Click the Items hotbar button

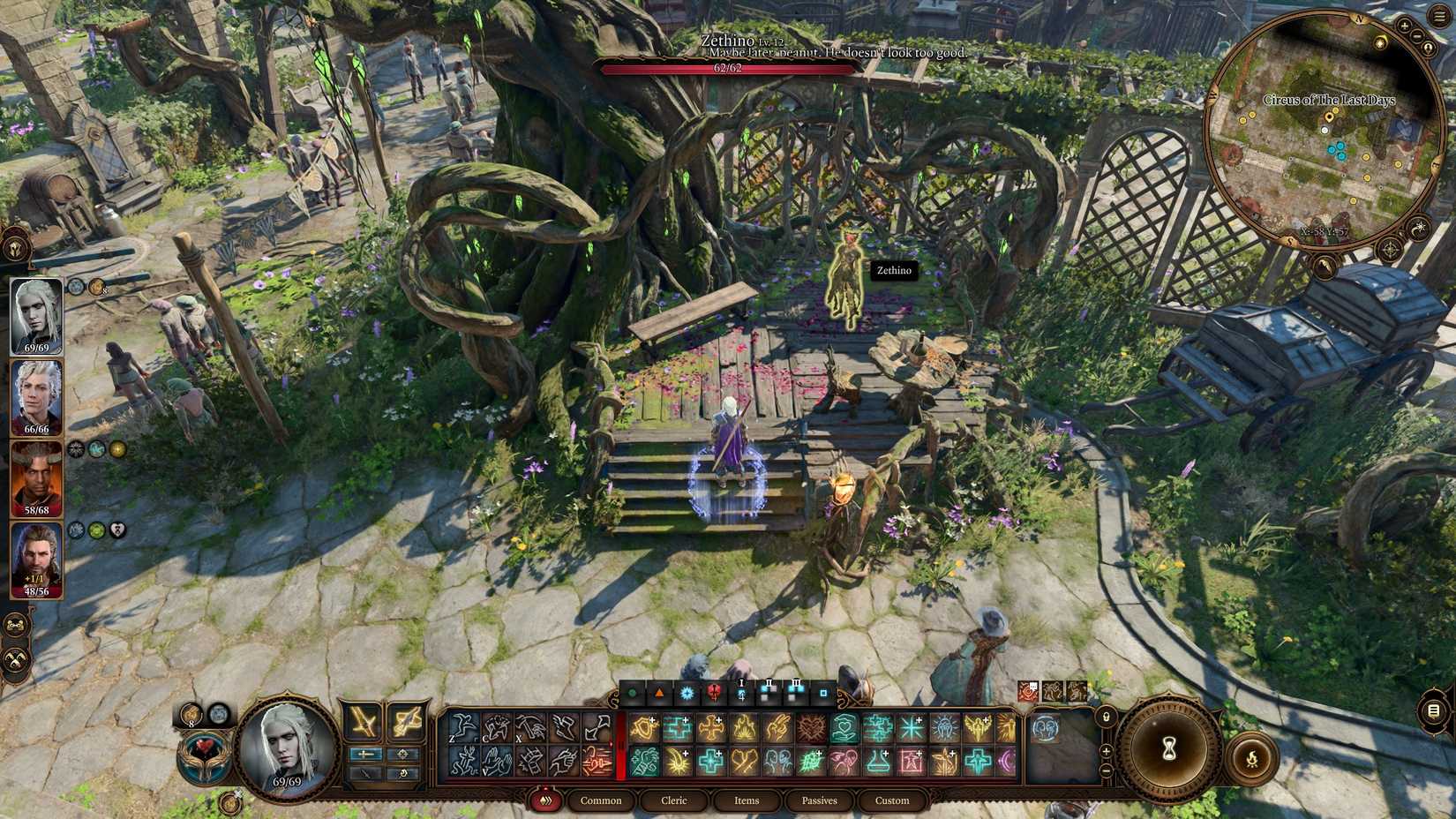pyautogui.click(x=746, y=800)
